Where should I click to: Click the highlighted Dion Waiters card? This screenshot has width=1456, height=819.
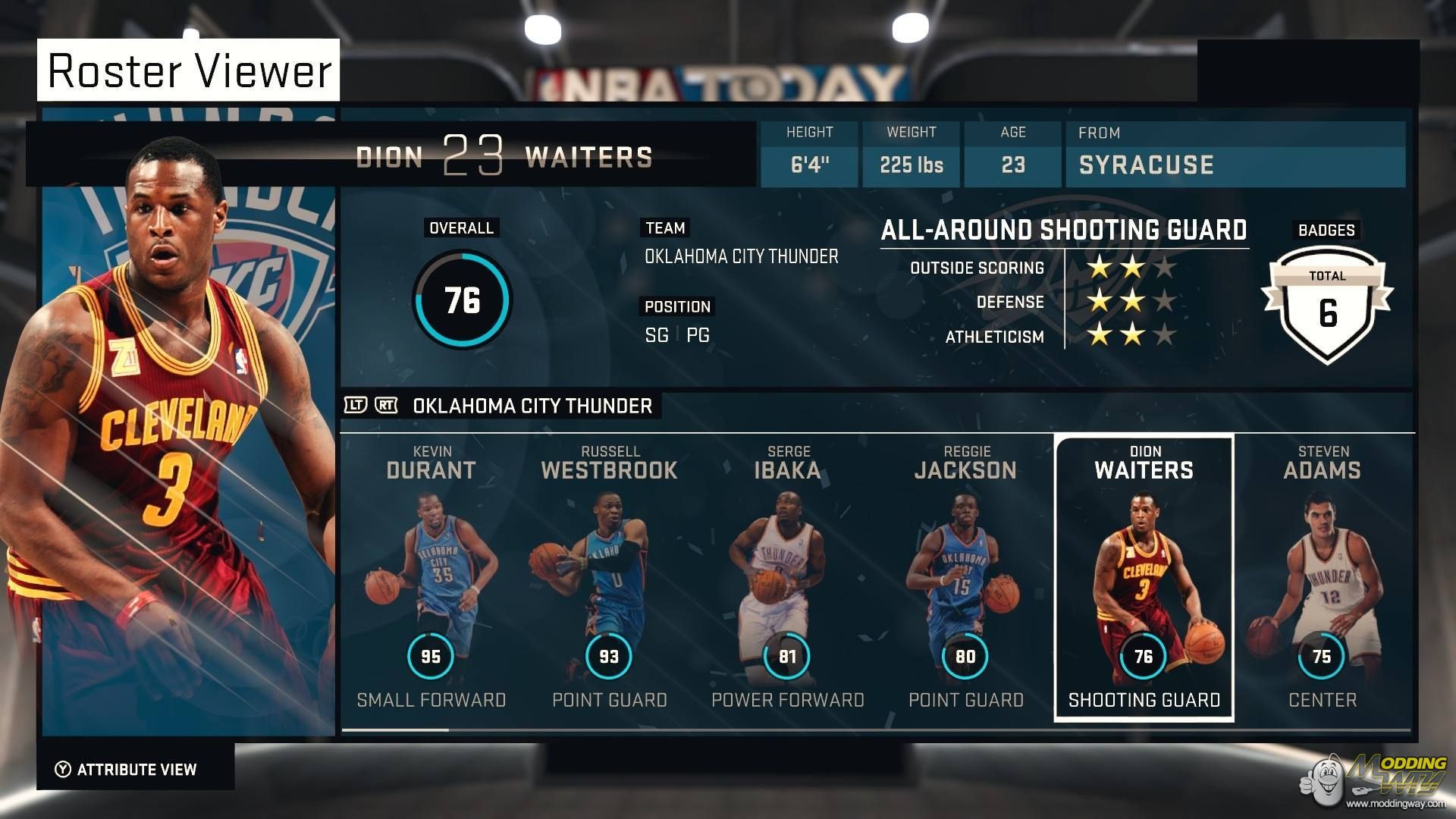click(x=1144, y=578)
